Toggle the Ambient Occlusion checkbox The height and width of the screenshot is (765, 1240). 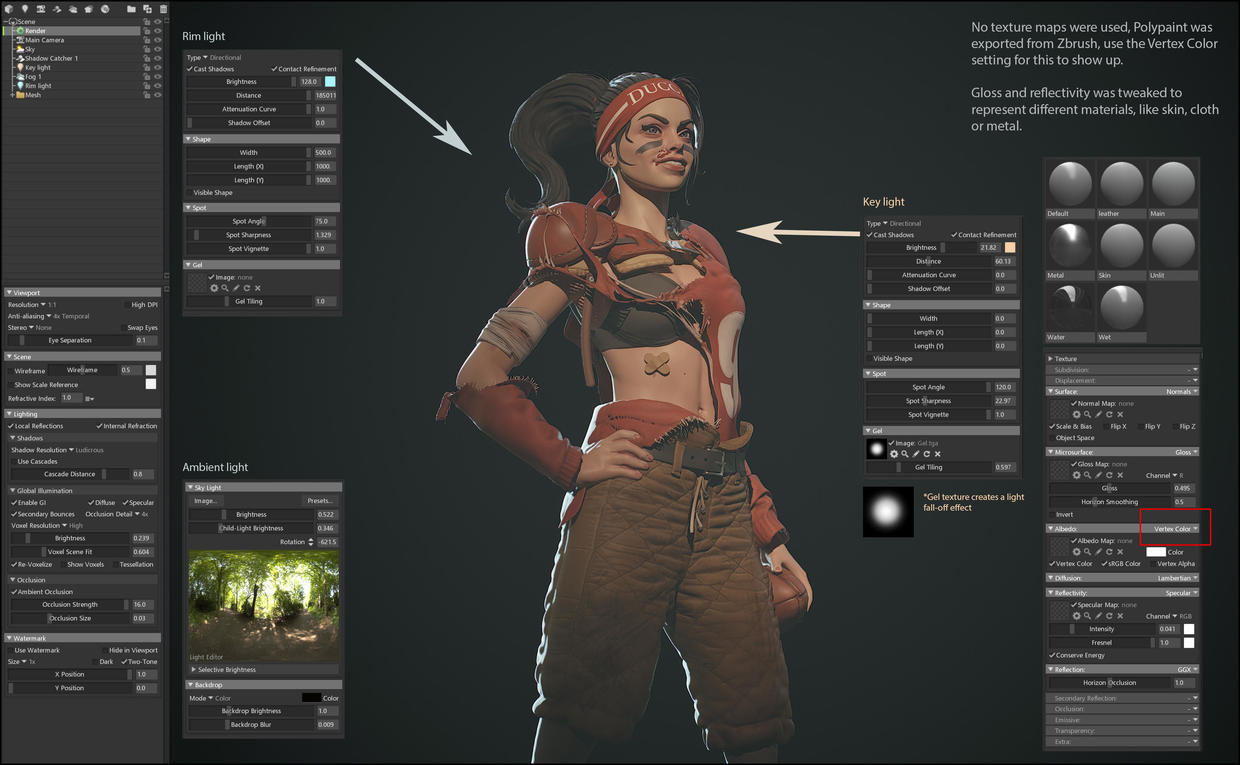click(x=14, y=592)
